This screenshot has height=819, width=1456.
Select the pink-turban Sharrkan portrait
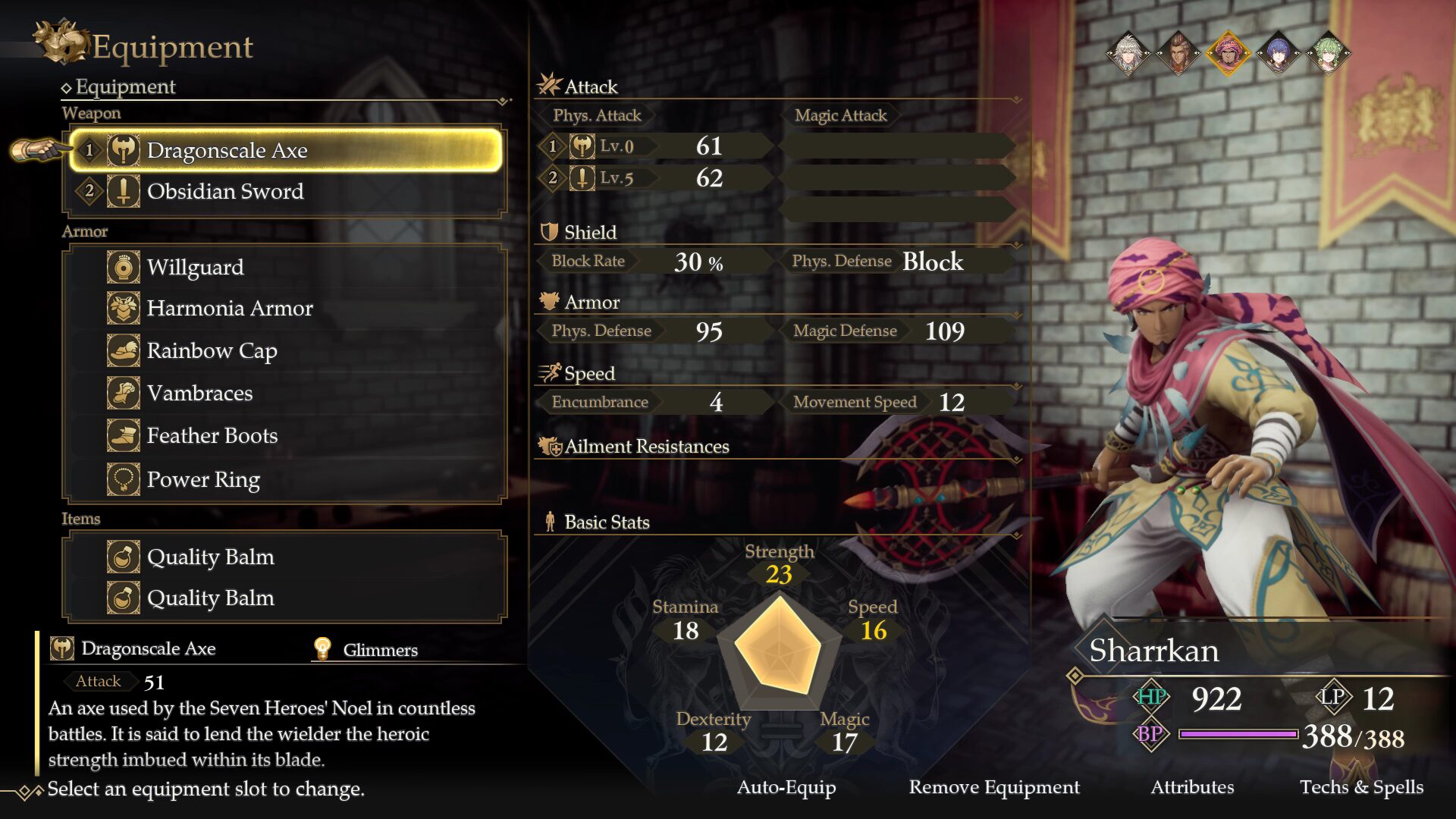(x=1228, y=53)
